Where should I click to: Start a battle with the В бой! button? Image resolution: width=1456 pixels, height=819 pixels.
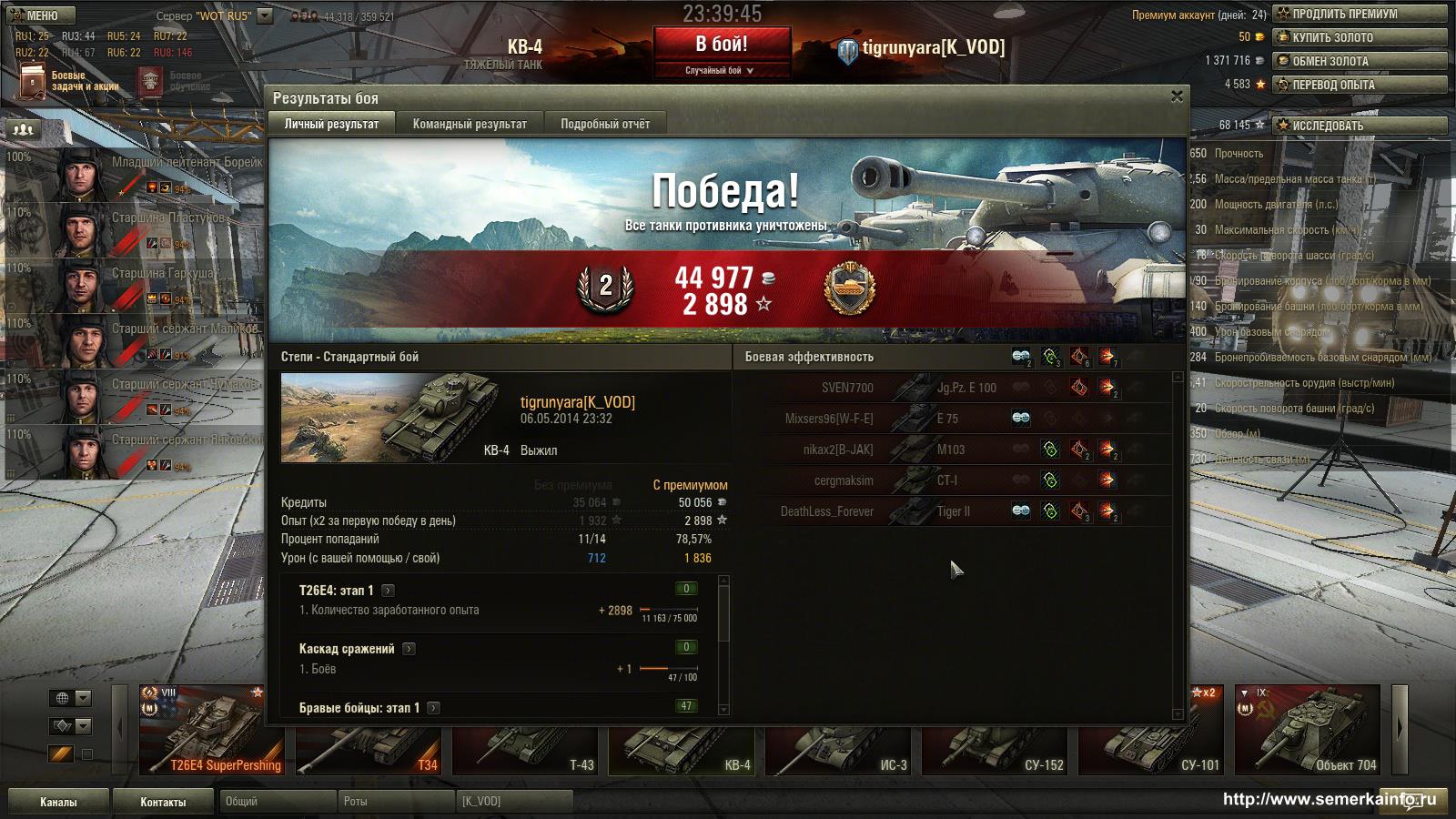click(722, 45)
